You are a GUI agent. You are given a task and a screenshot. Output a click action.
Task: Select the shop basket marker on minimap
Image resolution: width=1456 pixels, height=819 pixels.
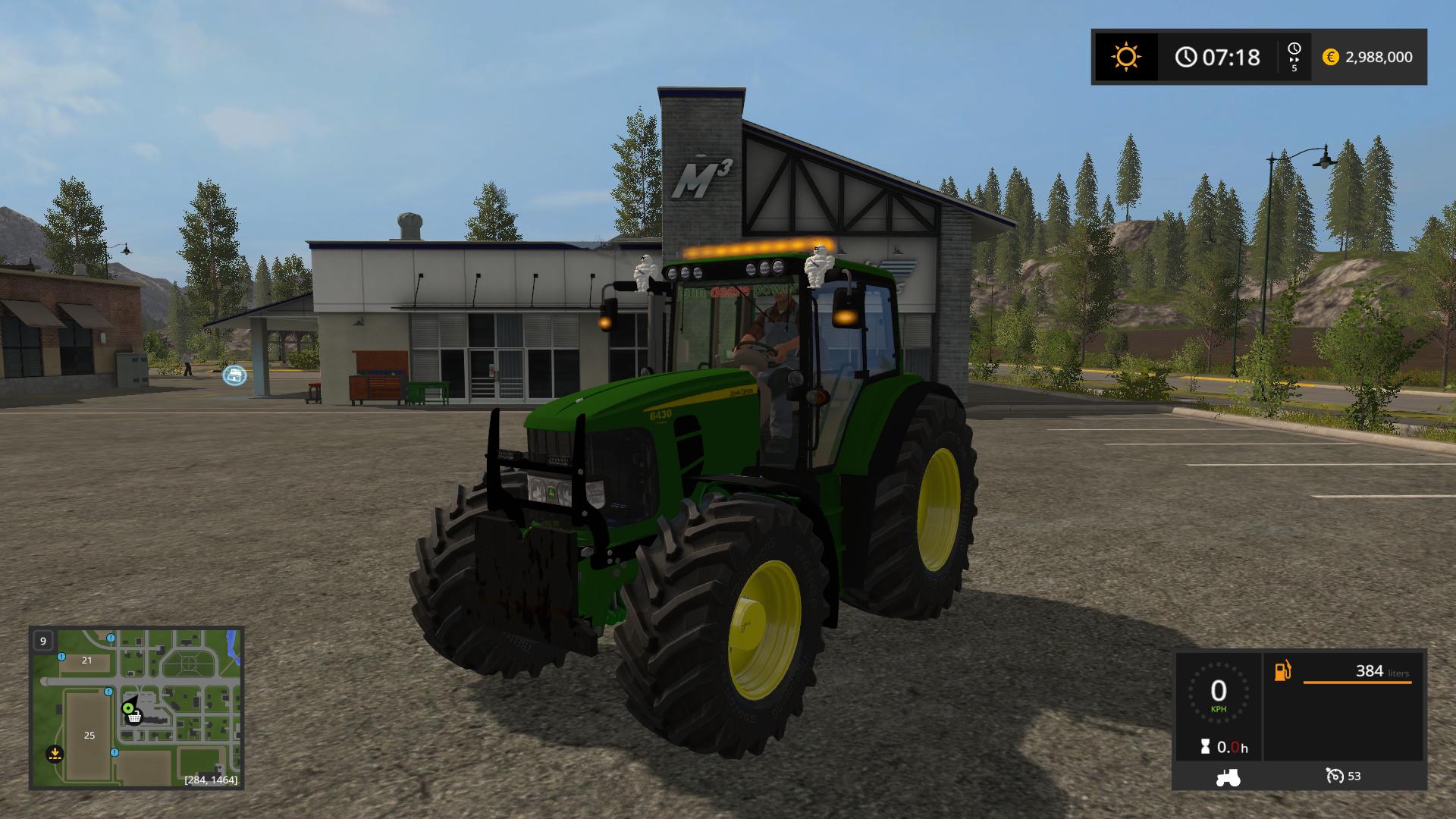(x=134, y=717)
